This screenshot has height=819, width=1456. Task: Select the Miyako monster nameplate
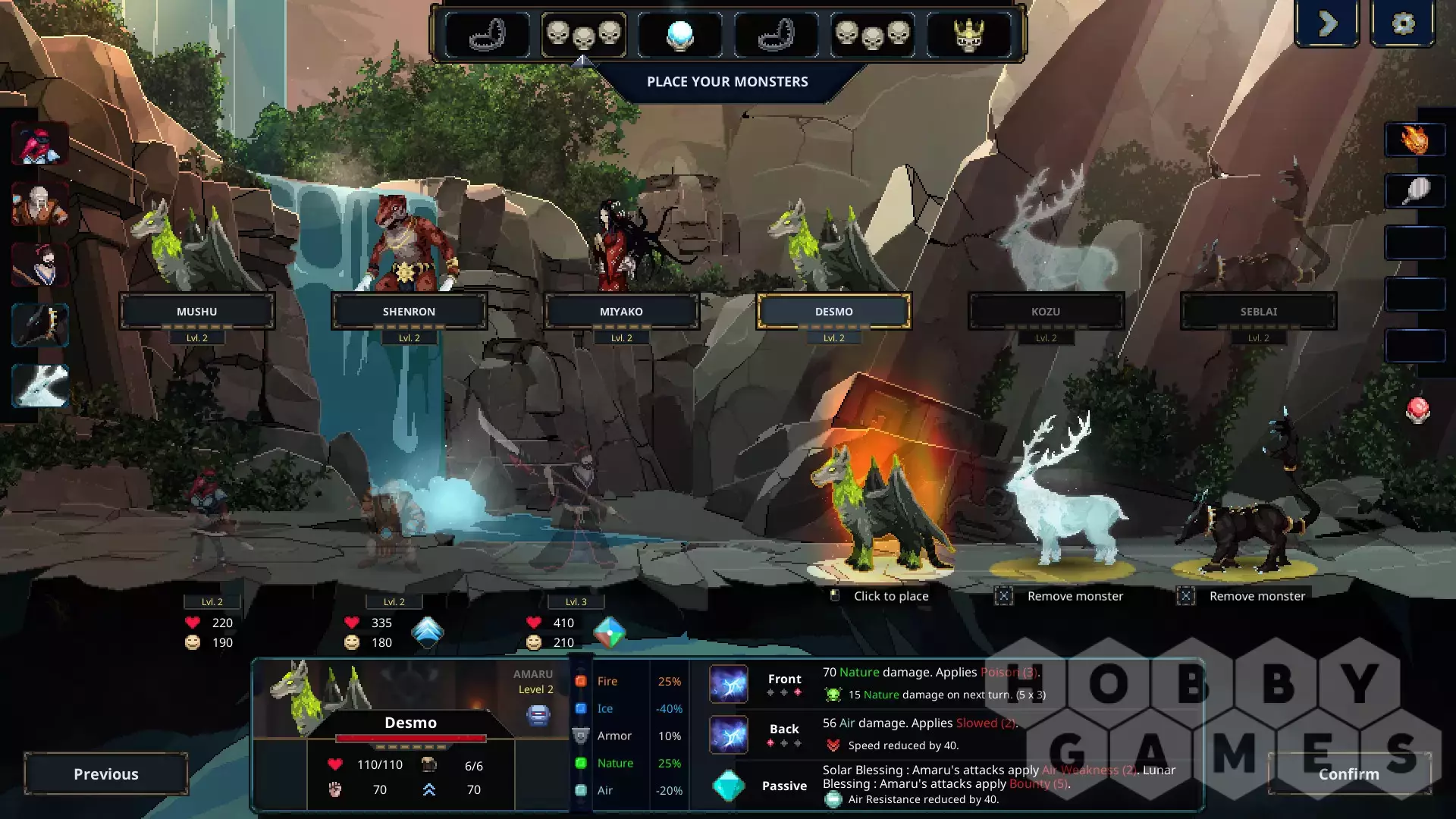click(x=621, y=312)
